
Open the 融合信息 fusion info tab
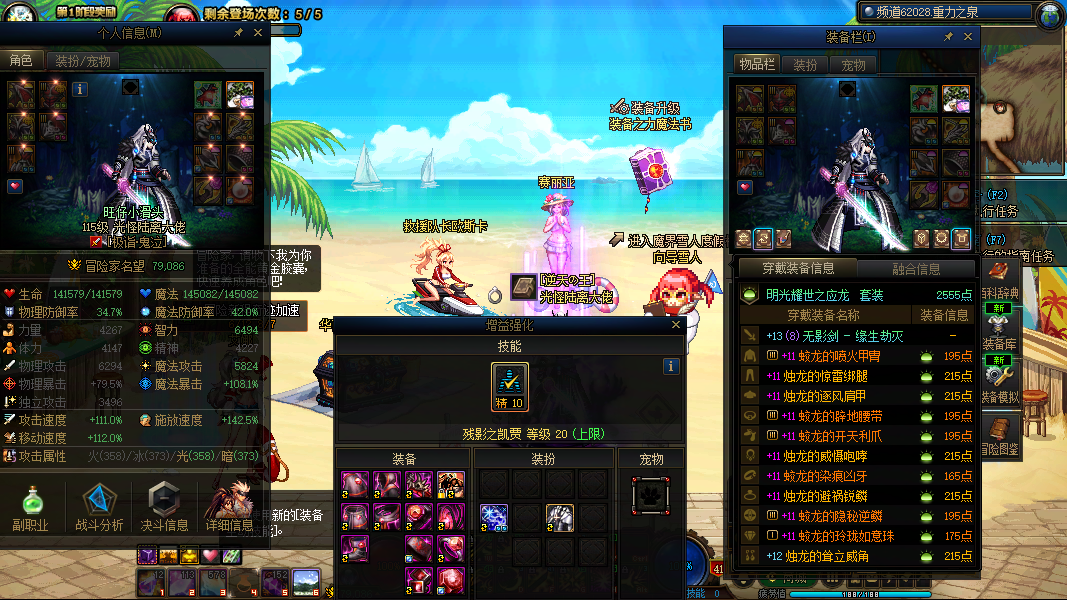pos(915,269)
